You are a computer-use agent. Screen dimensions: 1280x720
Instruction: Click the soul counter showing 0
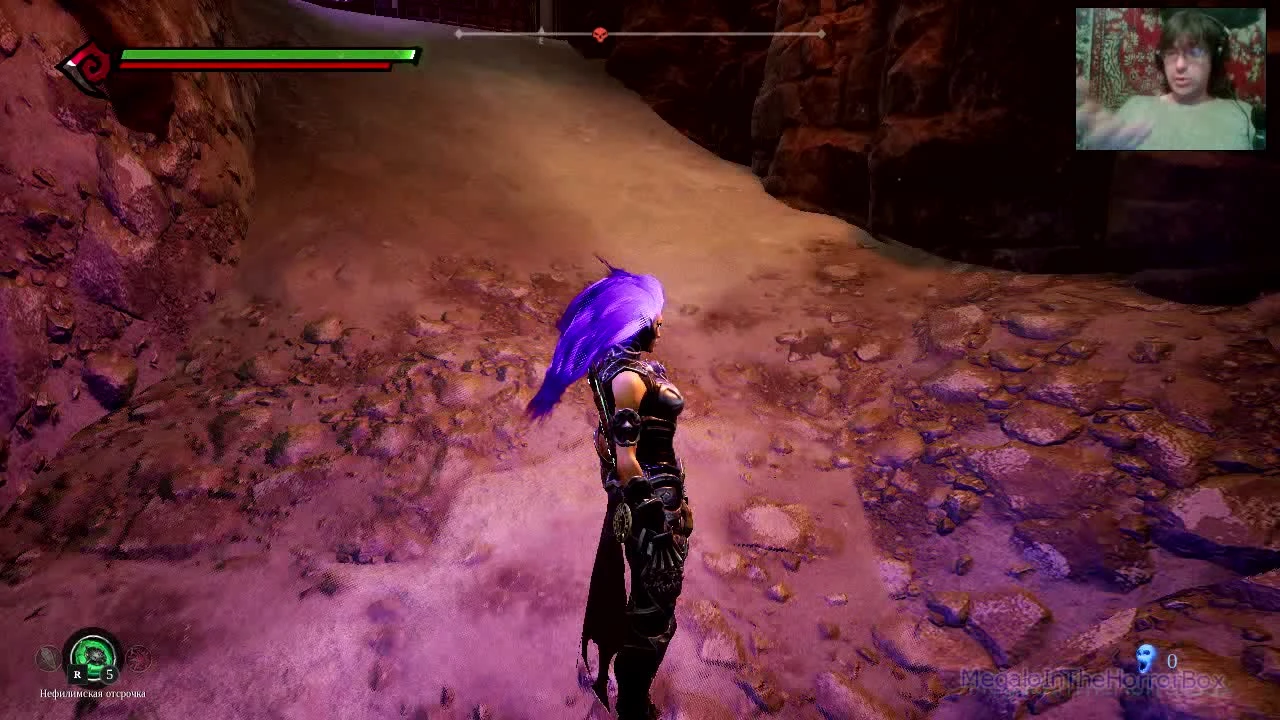[1170, 660]
